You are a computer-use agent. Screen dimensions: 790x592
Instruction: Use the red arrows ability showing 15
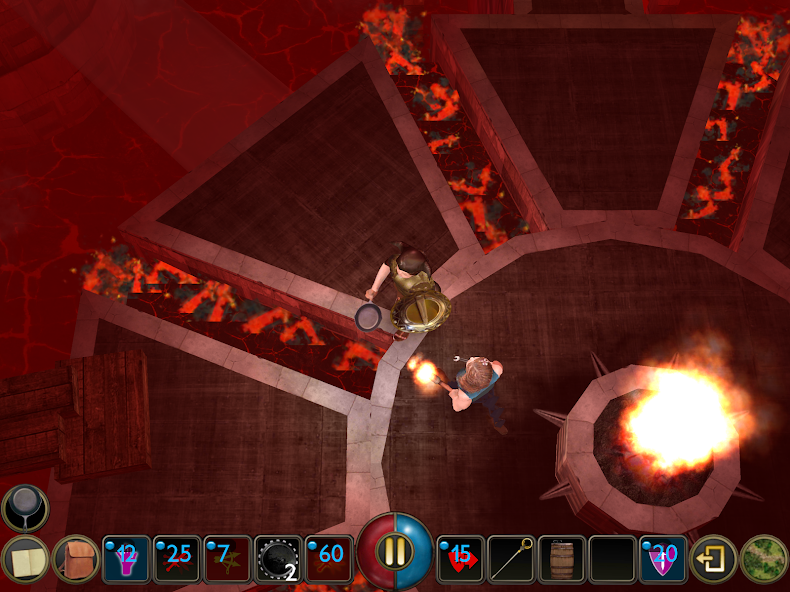461,559
